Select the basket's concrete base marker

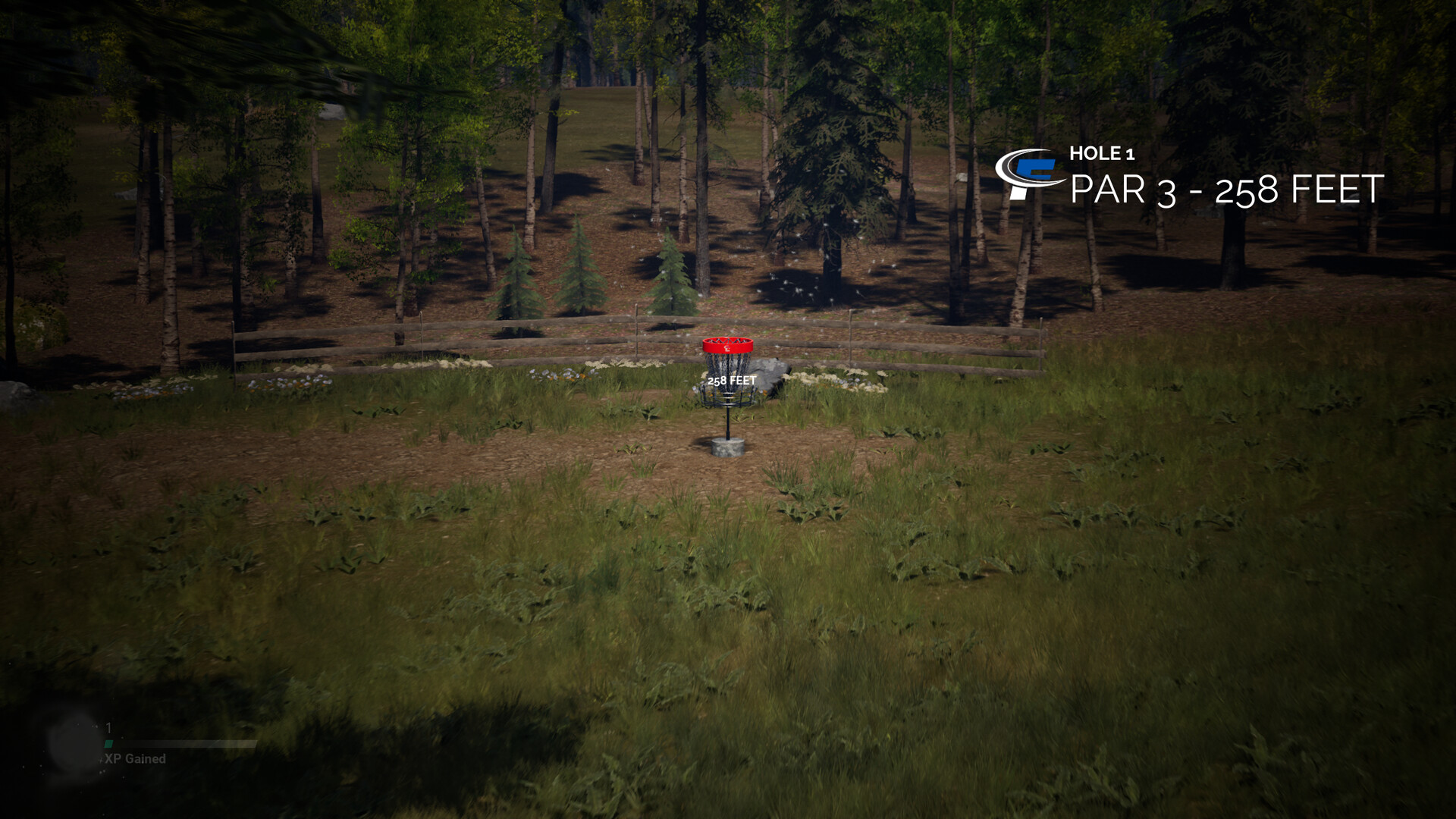[728, 447]
